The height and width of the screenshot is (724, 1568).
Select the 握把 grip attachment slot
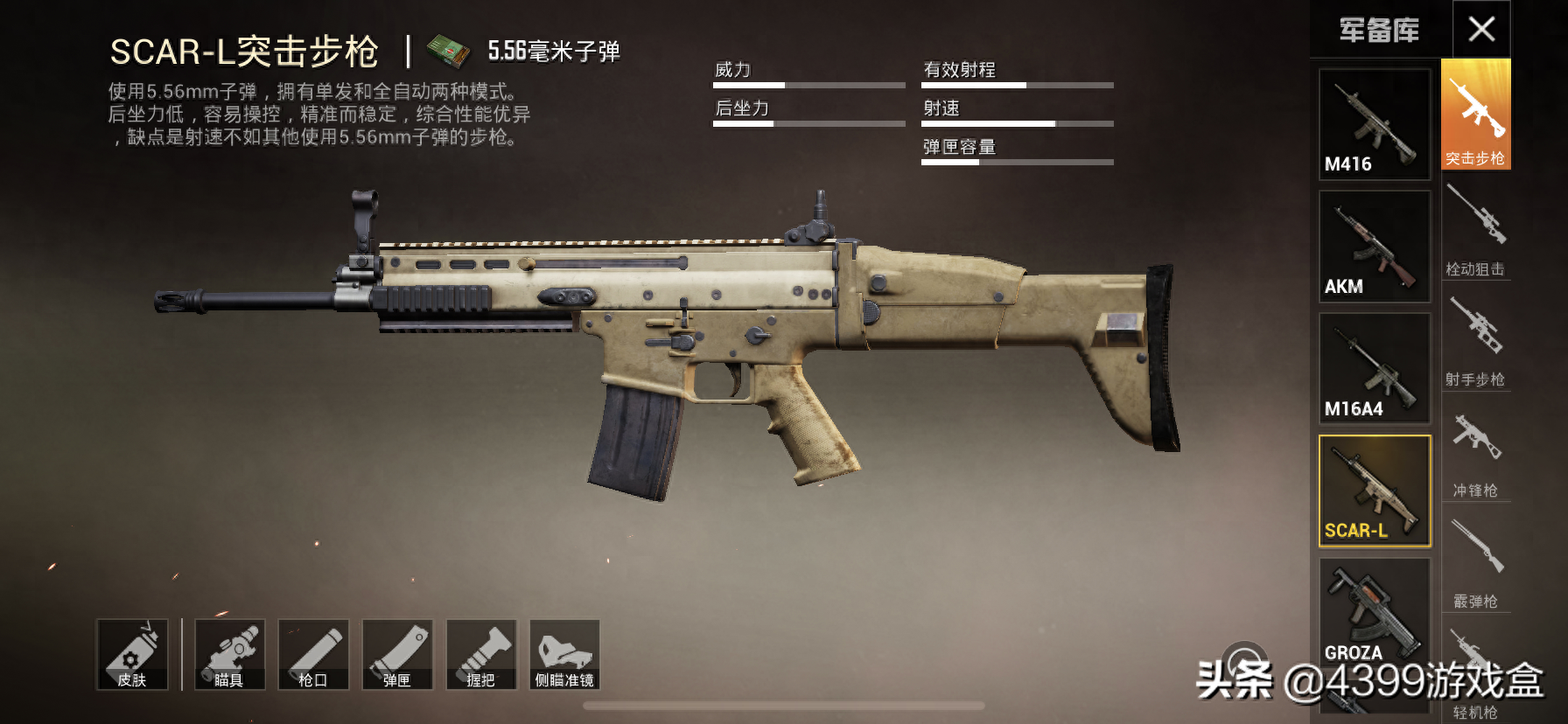tap(481, 655)
